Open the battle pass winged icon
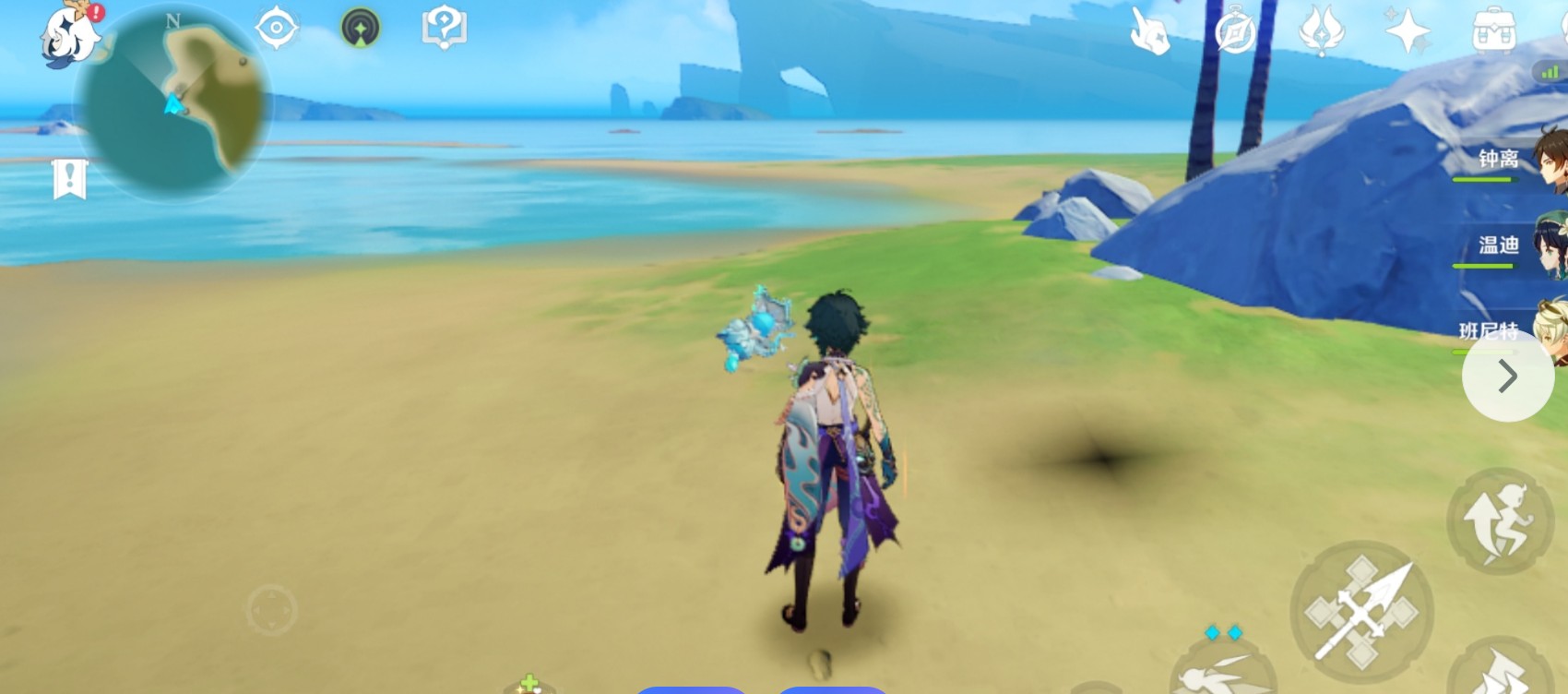Viewport: 1568px width, 694px height. click(1321, 31)
